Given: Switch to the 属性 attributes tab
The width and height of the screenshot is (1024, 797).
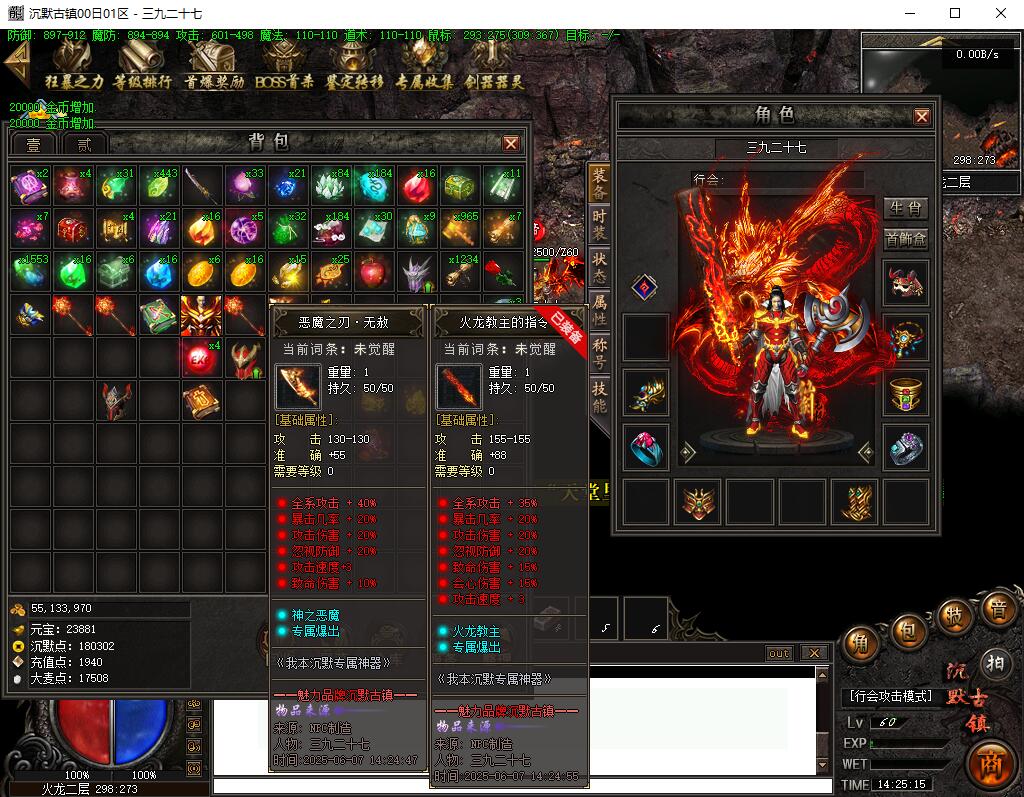Looking at the screenshot, I should [x=599, y=309].
